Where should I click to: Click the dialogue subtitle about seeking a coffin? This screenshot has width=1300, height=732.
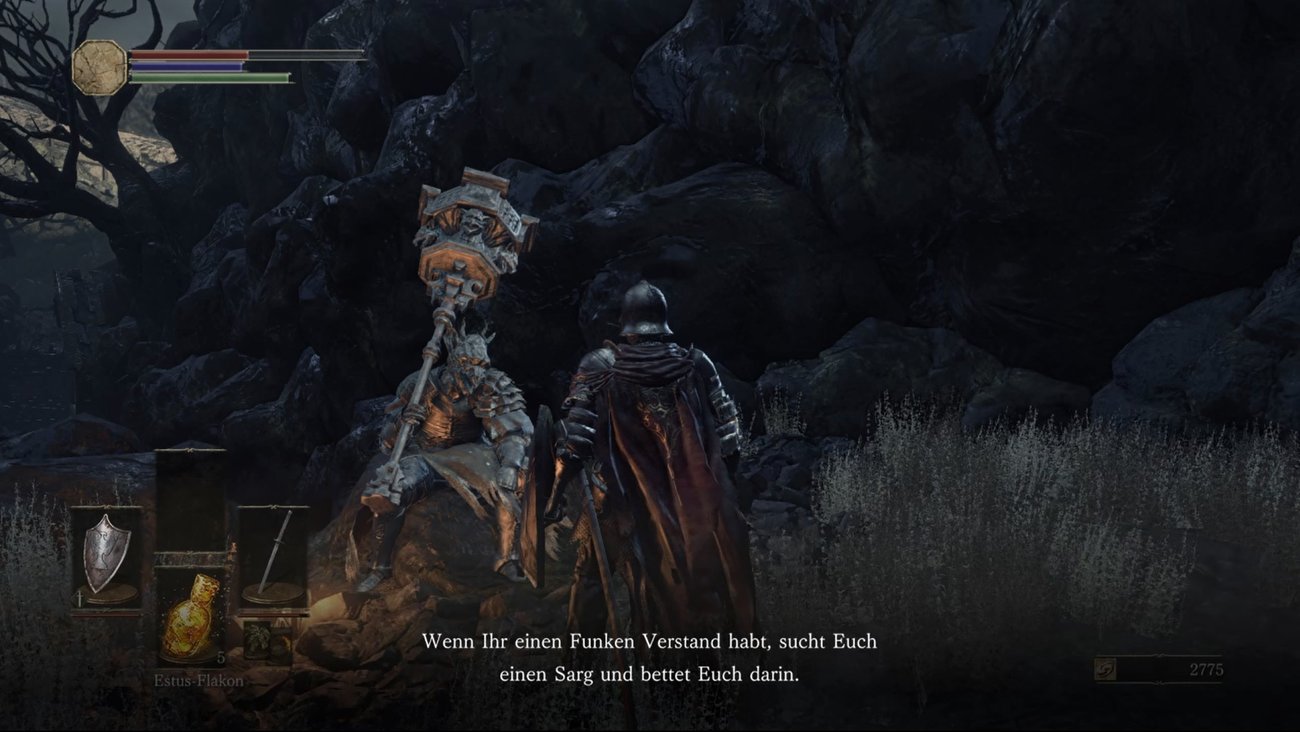[650, 655]
